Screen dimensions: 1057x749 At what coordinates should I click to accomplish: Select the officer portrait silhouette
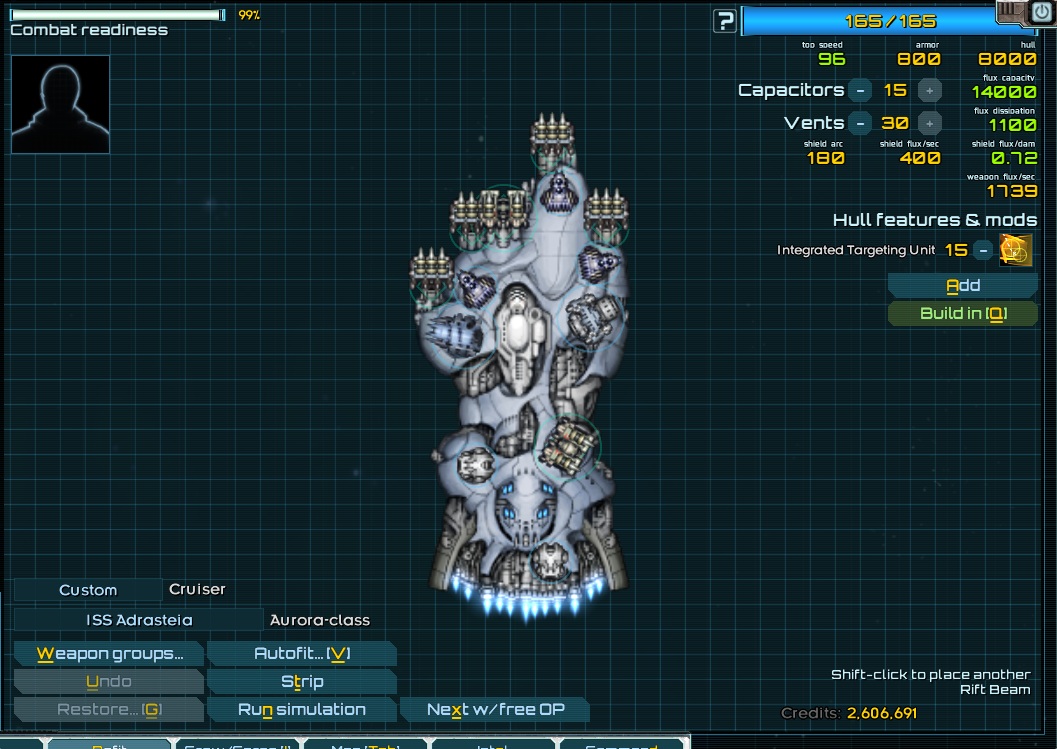point(60,104)
